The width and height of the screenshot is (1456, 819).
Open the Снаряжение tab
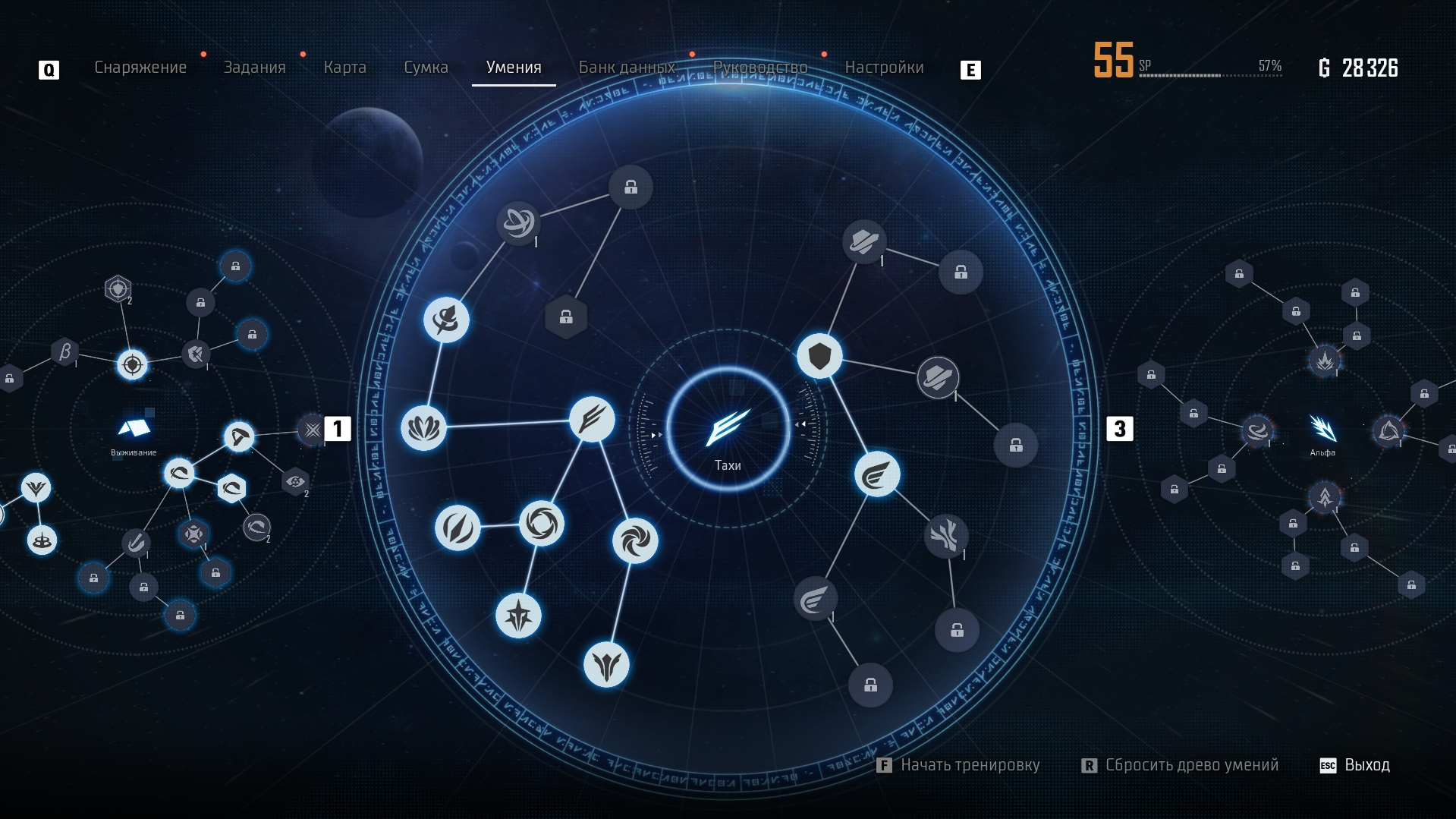(140, 68)
